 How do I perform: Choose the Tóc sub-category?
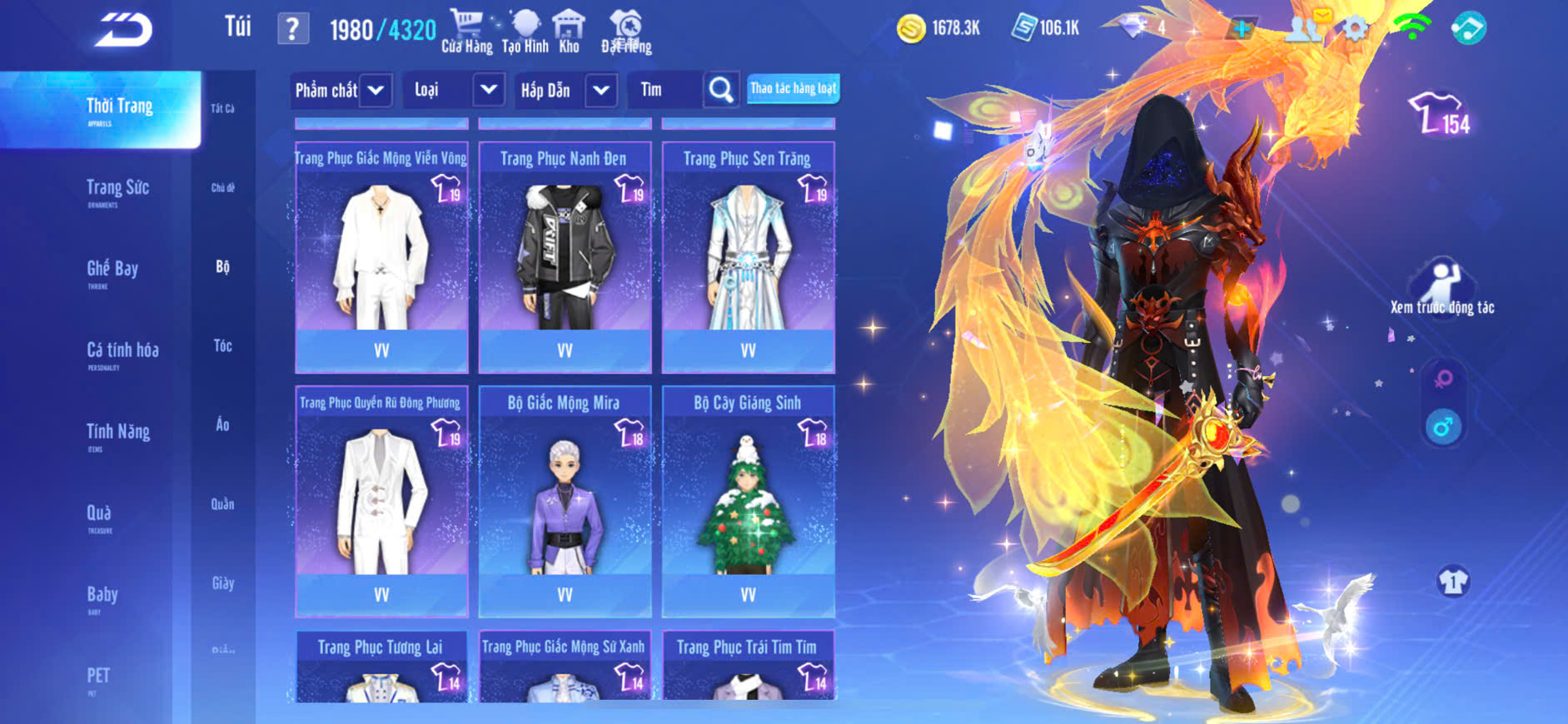(222, 346)
